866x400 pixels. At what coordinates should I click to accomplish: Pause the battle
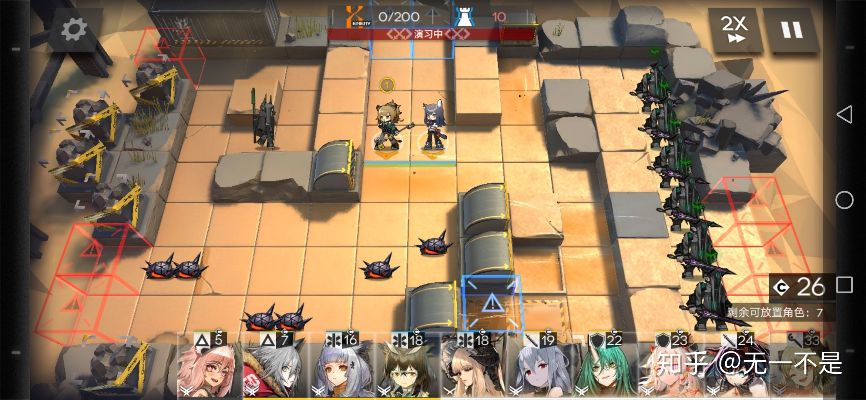(790, 29)
